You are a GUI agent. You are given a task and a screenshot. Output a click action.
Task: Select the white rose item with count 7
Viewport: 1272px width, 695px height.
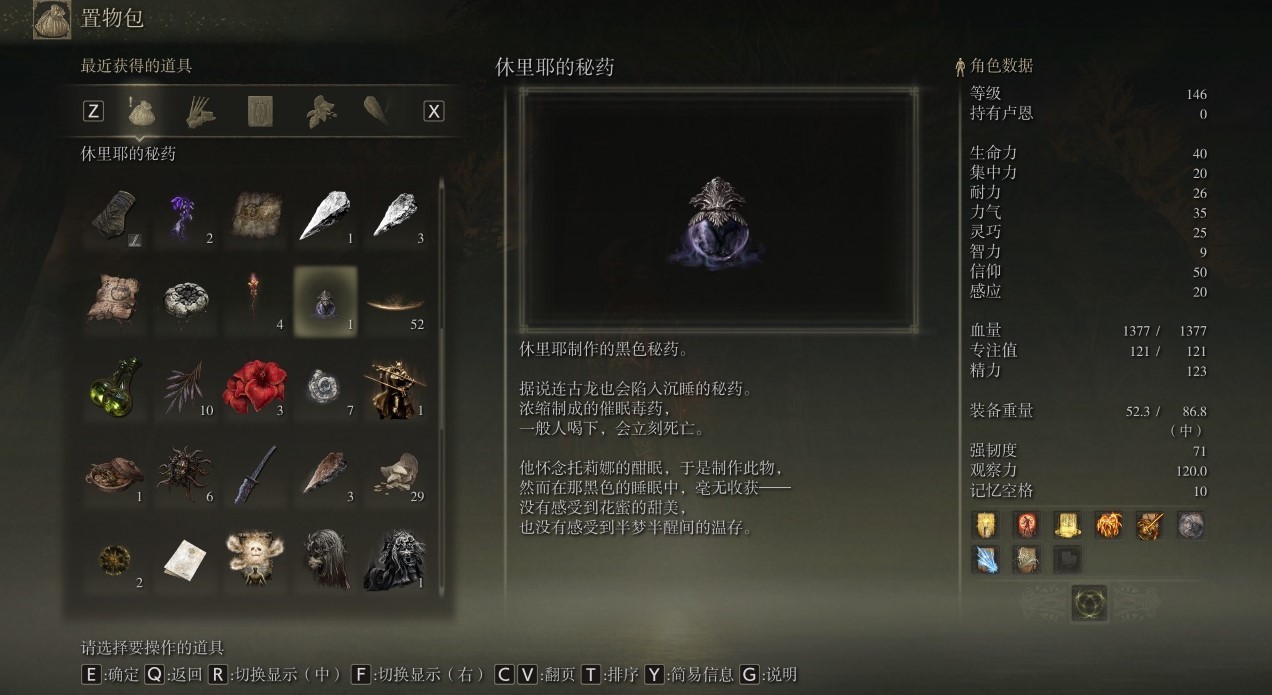[325, 387]
